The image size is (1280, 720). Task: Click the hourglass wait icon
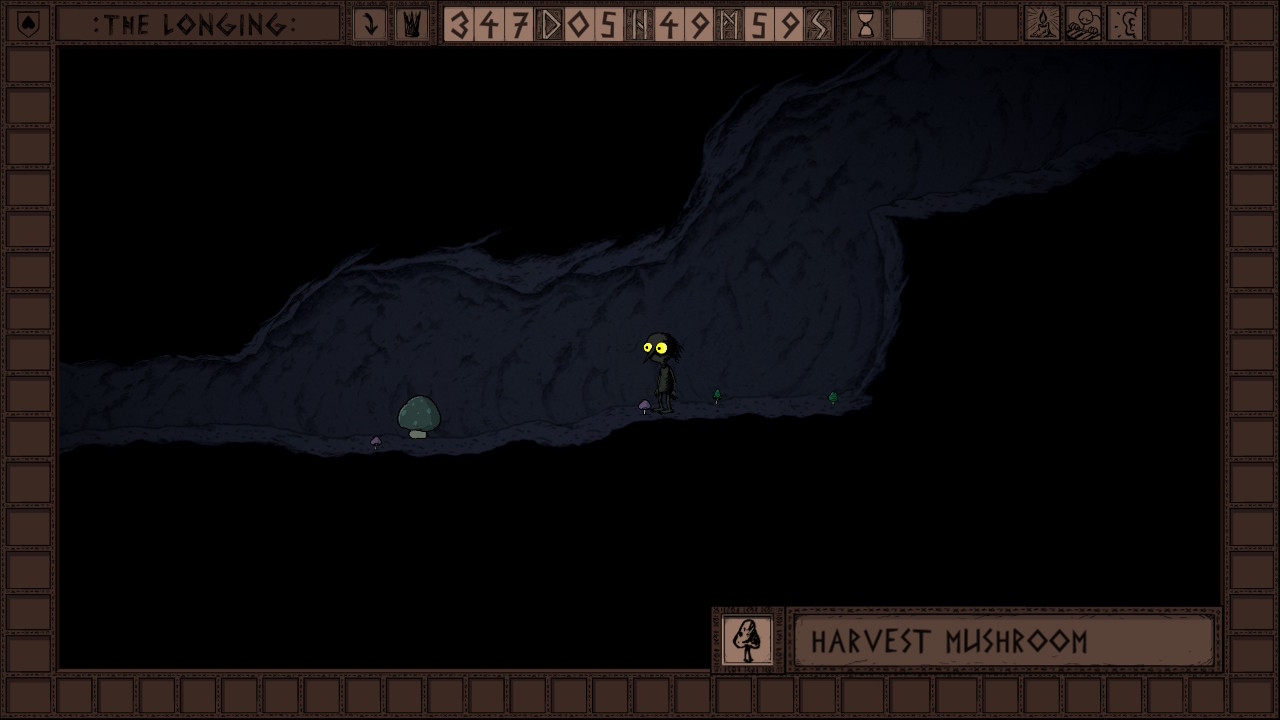click(866, 24)
